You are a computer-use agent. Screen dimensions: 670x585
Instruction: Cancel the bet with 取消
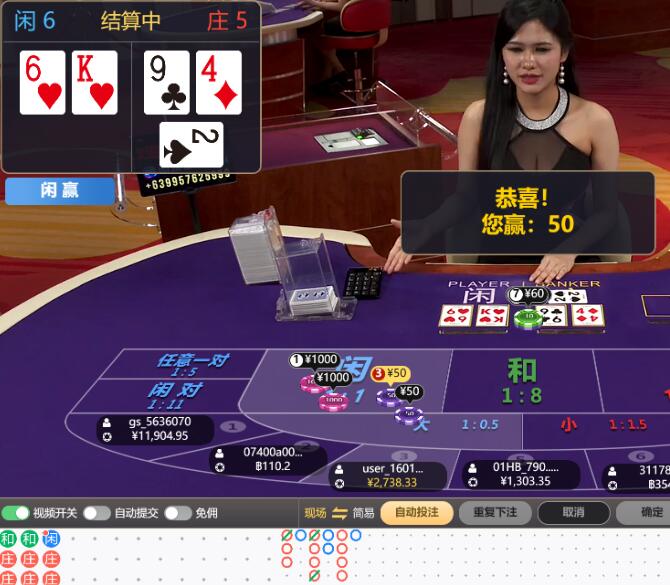pyautogui.click(x=573, y=513)
